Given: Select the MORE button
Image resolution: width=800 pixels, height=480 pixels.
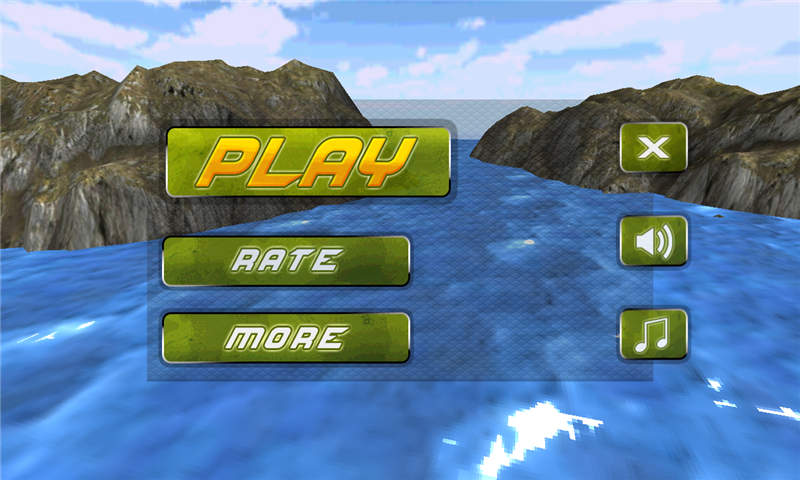Looking at the screenshot, I should click(286, 337).
